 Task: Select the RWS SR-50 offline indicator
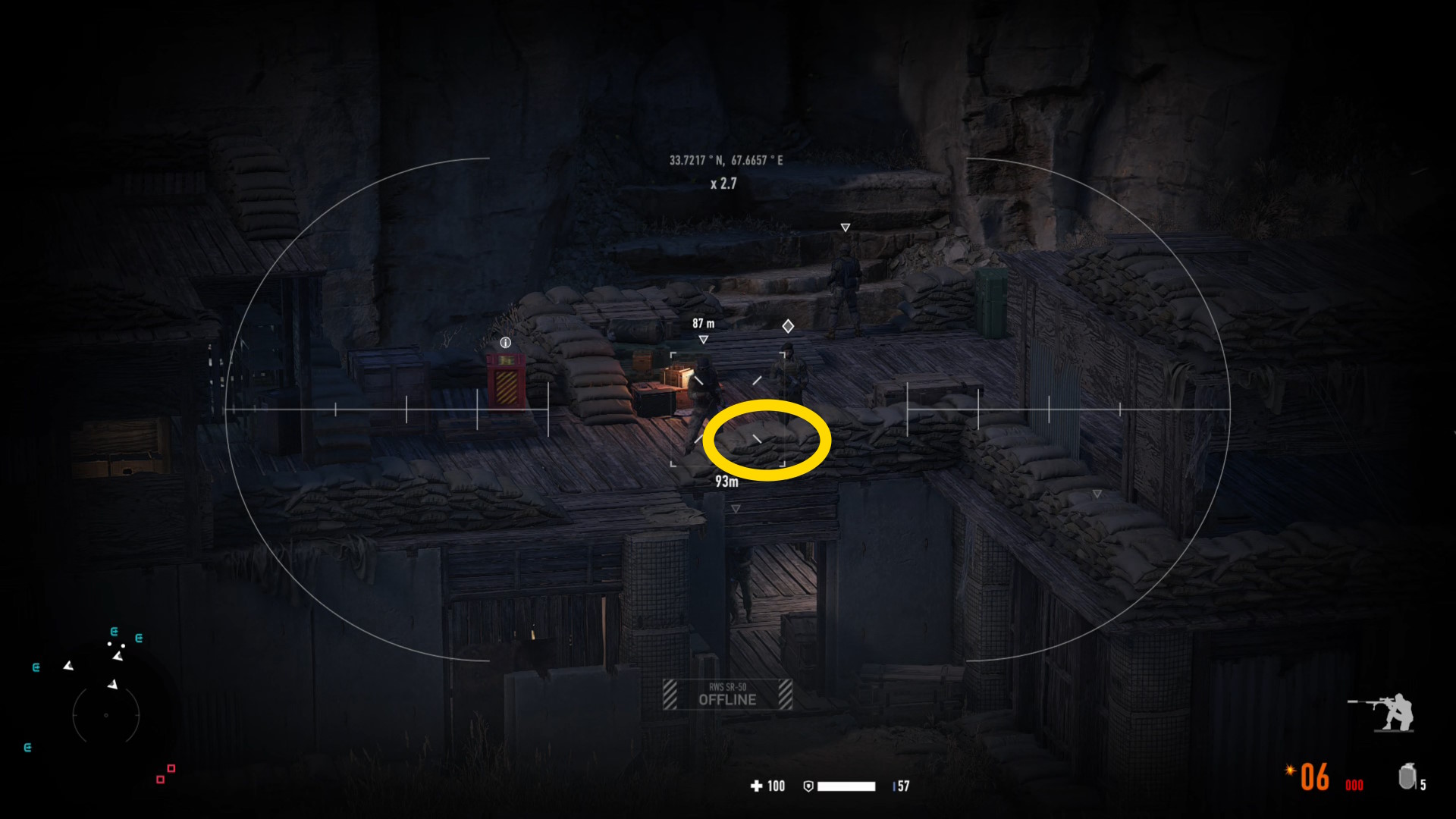coord(727,695)
